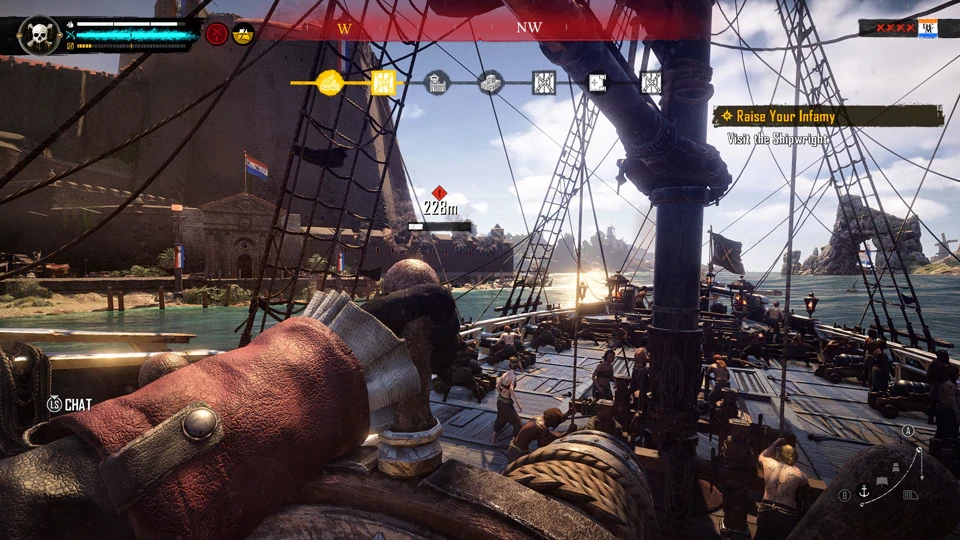Click the highlighted yellow ship progress node
960x540 pixels.
pyautogui.click(x=330, y=82)
